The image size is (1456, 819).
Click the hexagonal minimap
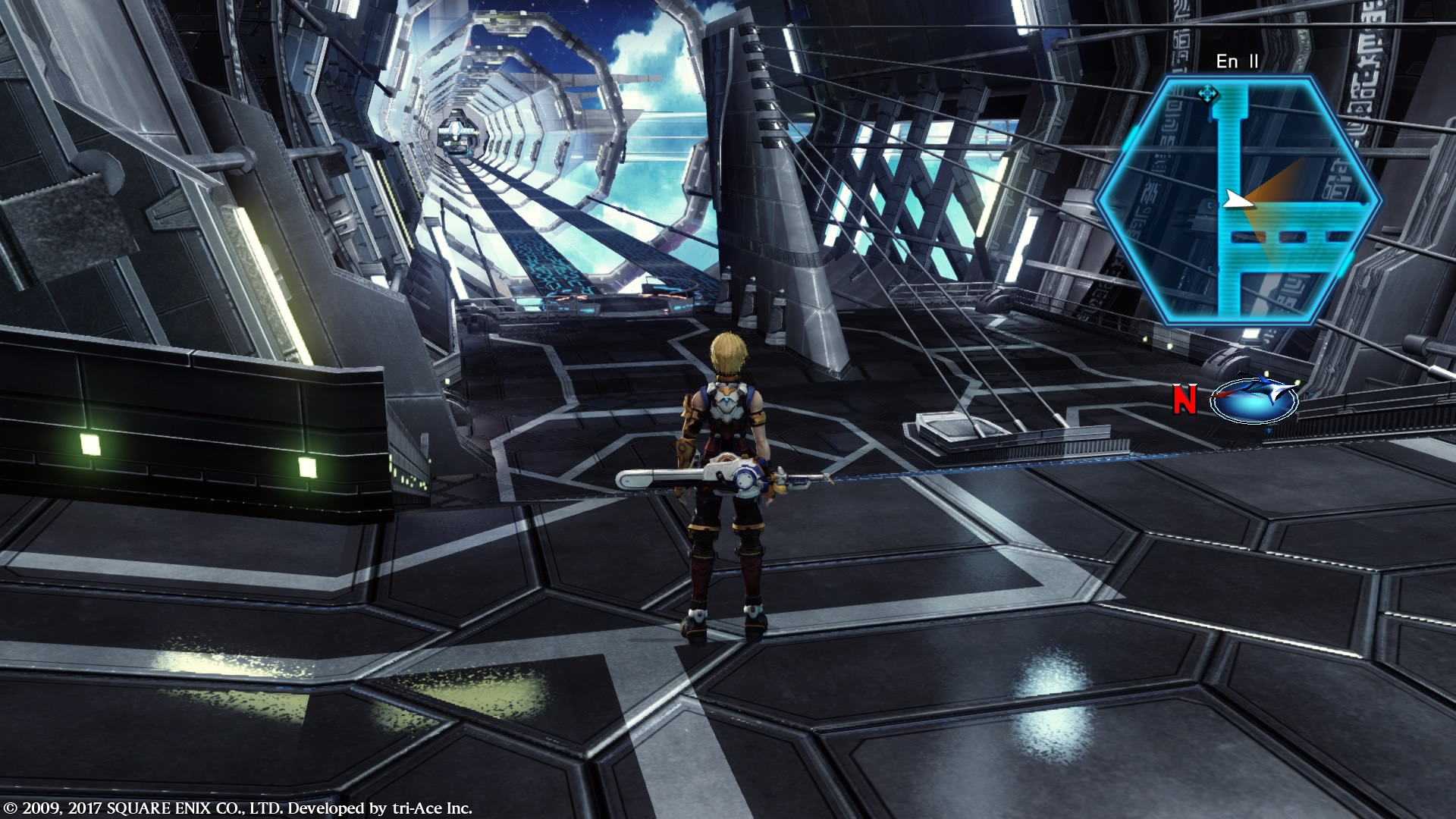coord(1238,201)
